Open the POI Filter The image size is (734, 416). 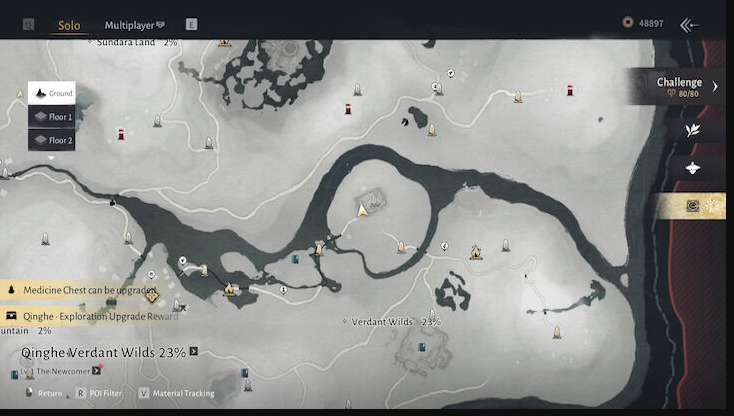(x=100, y=393)
